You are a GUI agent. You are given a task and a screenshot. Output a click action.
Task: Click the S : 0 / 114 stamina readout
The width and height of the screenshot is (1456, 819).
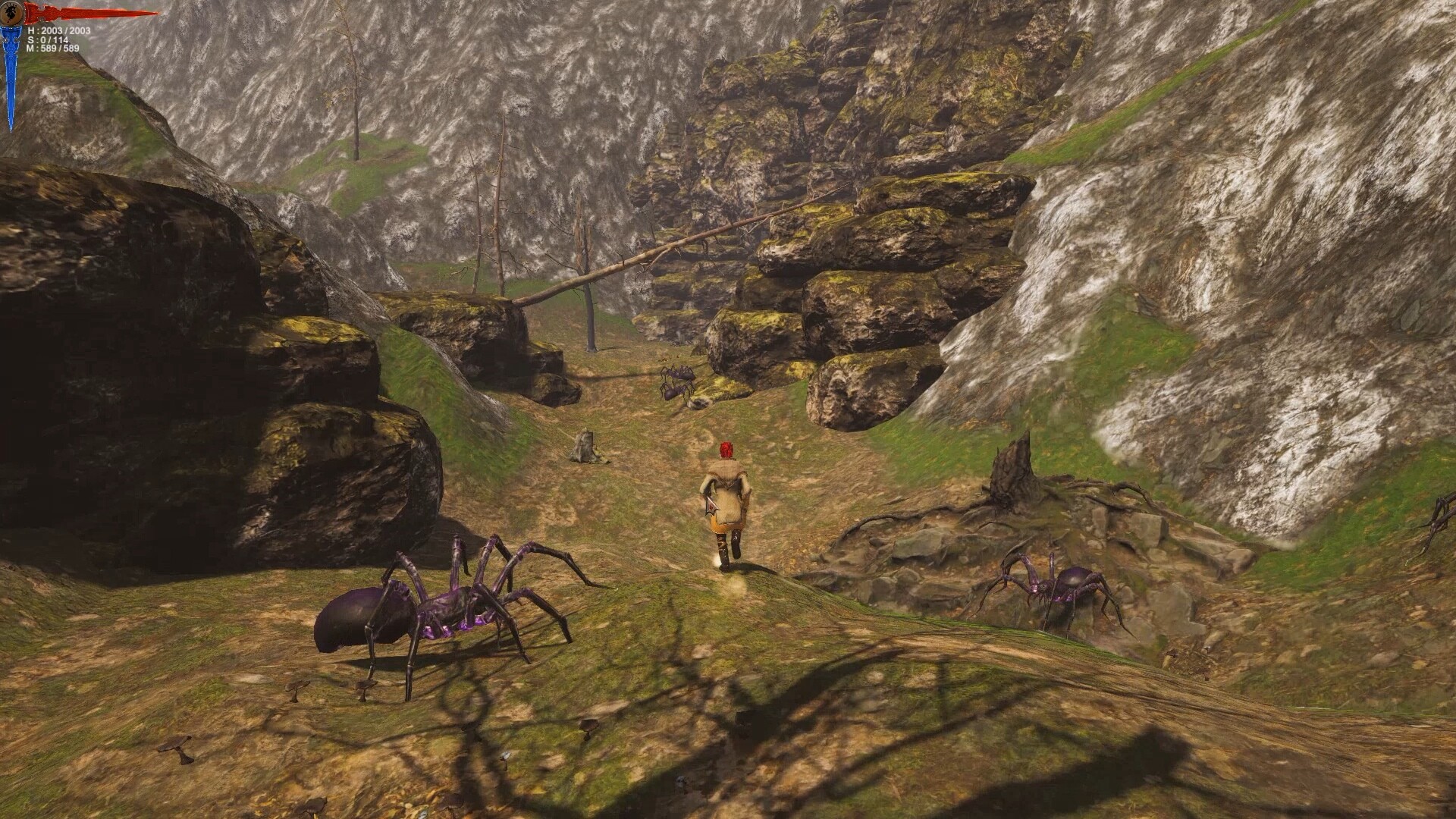pyautogui.click(x=47, y=40)
